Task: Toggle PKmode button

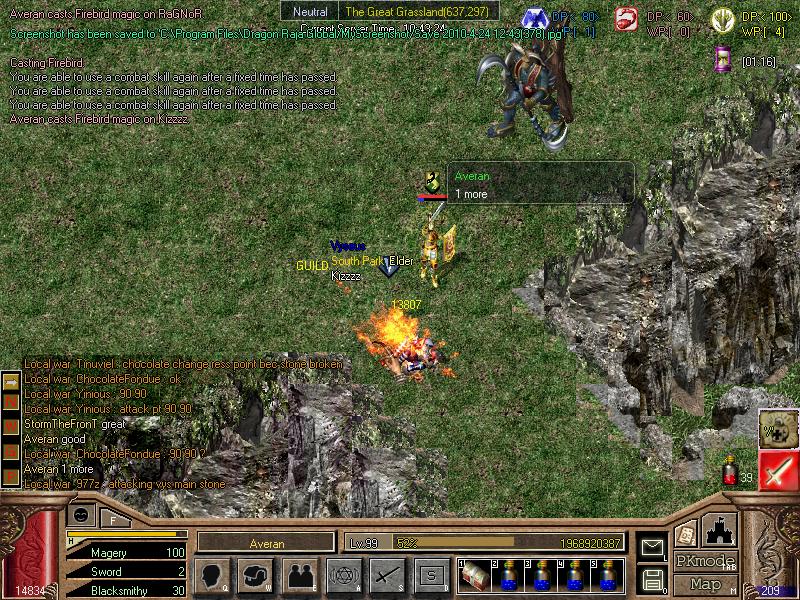Action: (x=705, y=560)
